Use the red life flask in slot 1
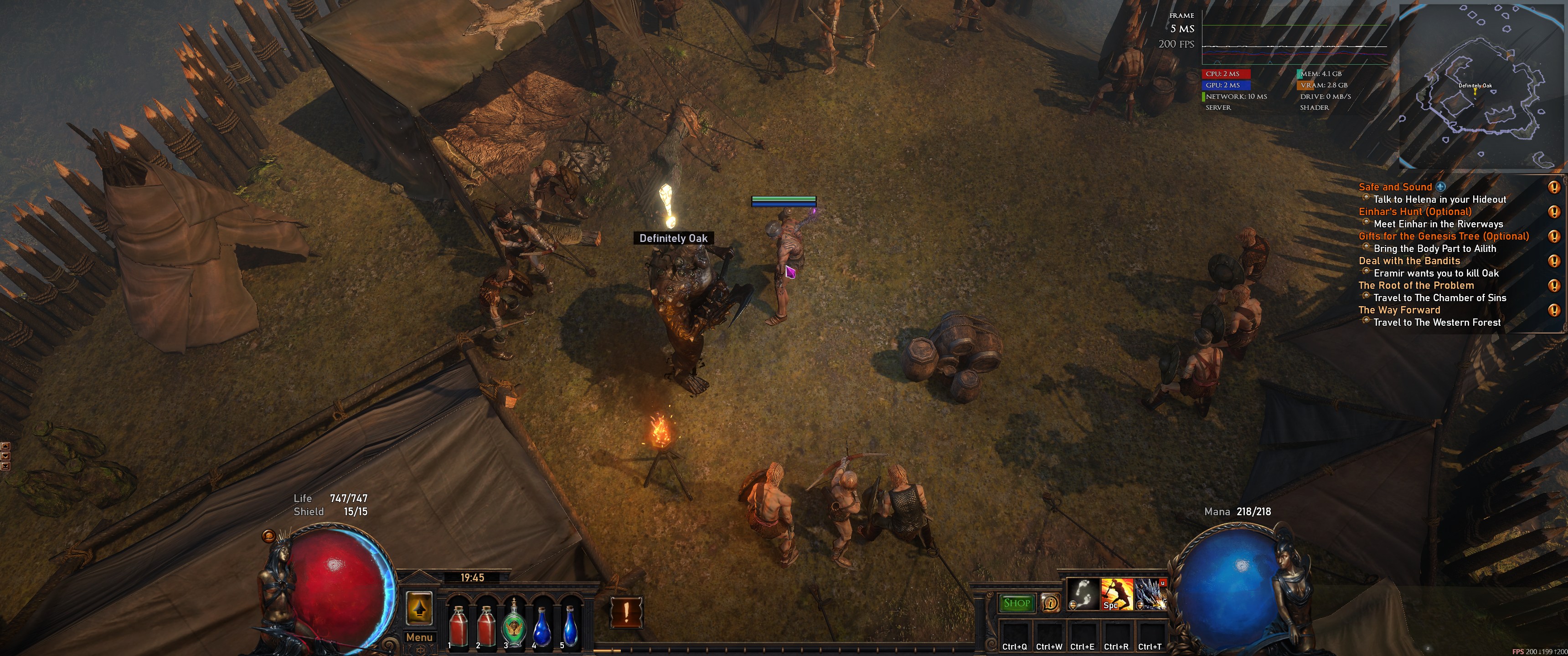 (x=458, y=625)
